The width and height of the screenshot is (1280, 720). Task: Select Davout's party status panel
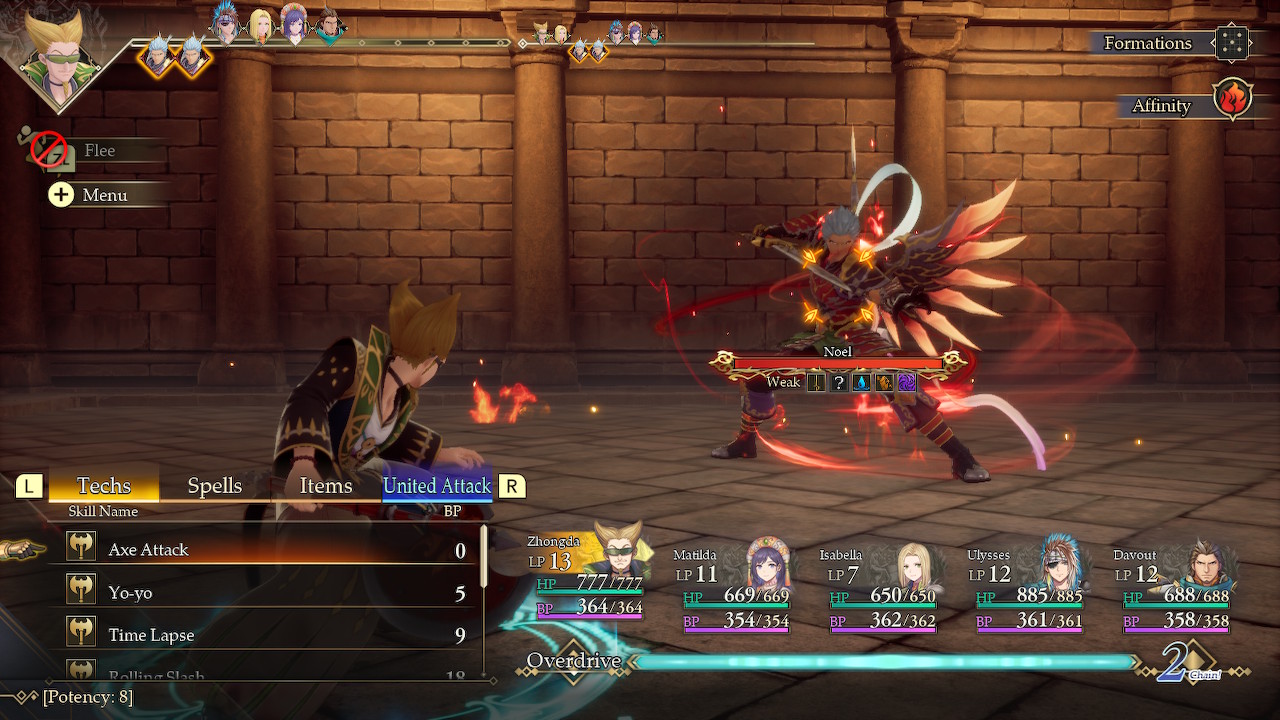[1174, 590]
